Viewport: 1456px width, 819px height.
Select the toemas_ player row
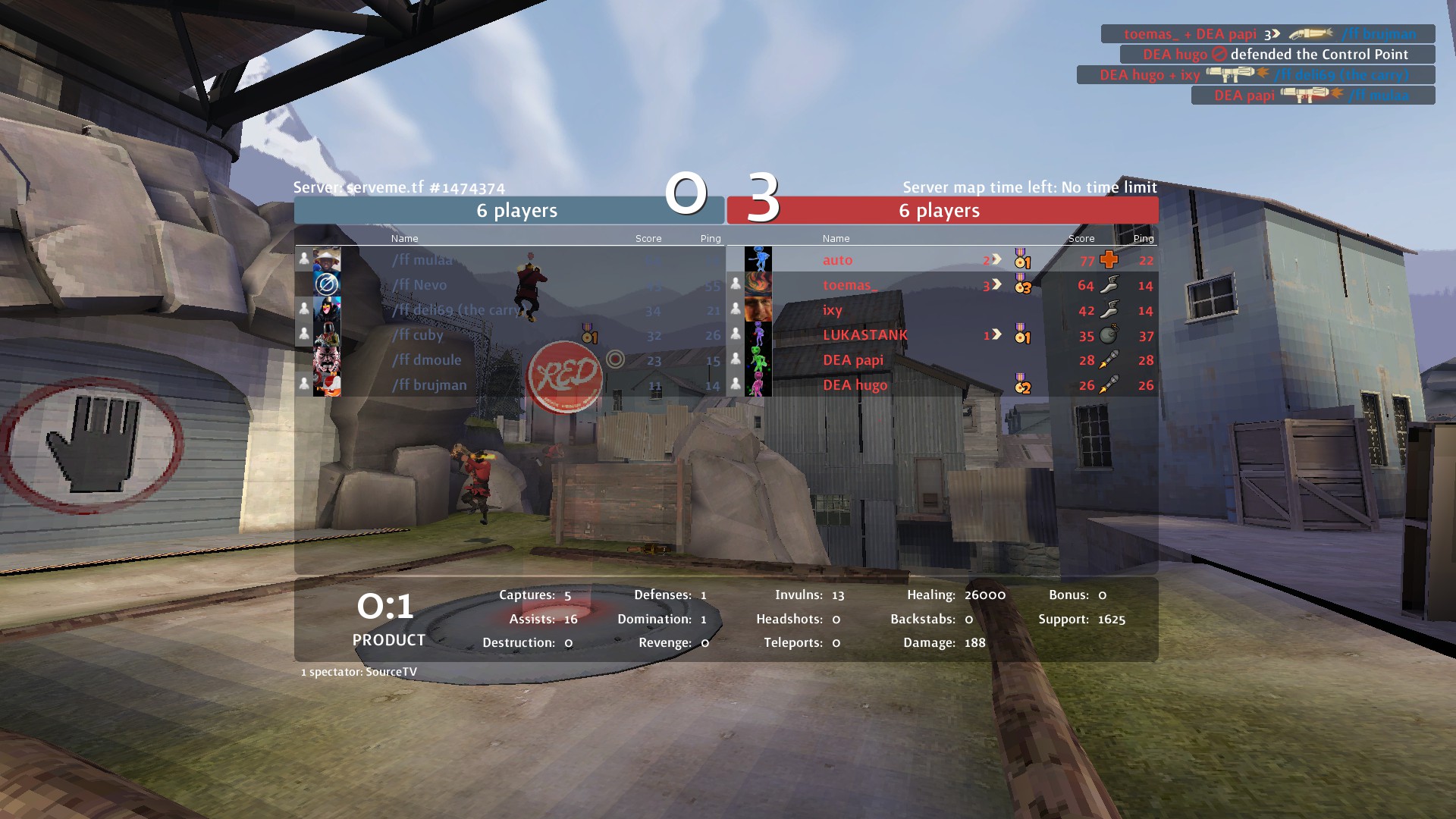point(850,285)
